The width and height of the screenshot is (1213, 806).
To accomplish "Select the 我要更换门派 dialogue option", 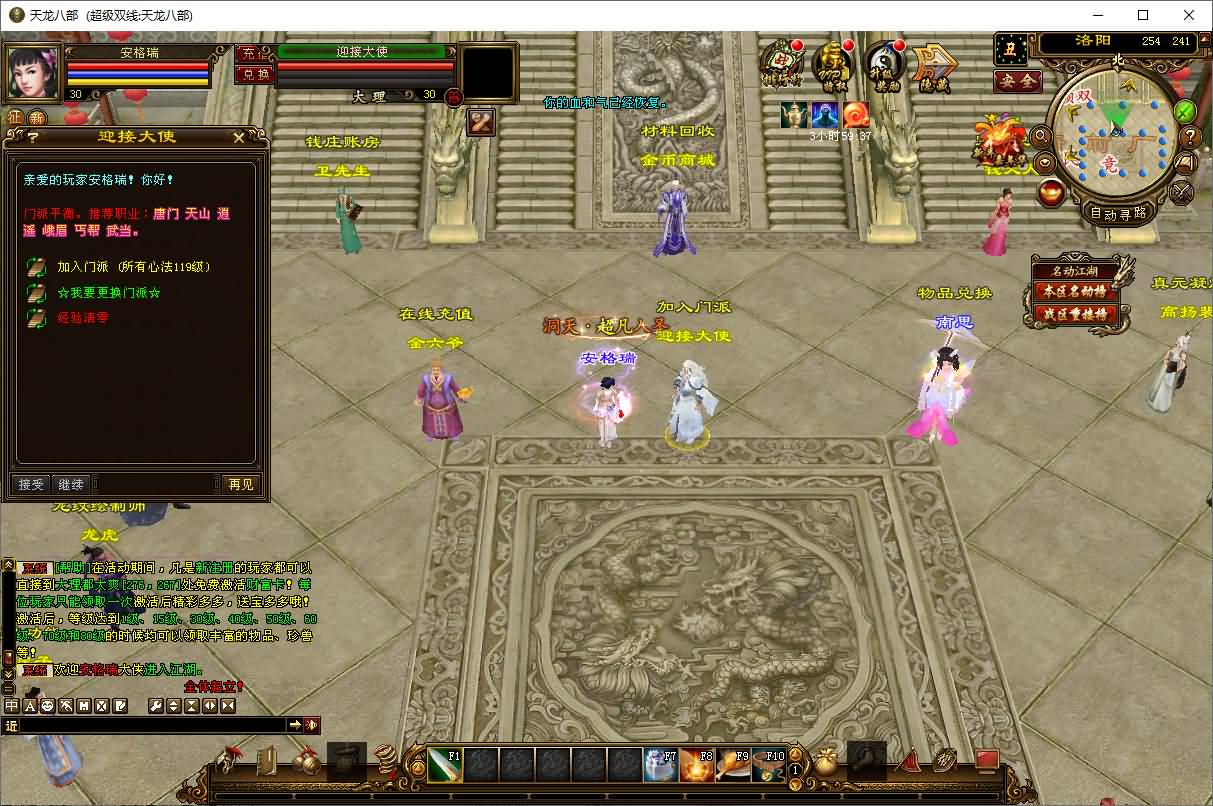I will 108,293.
